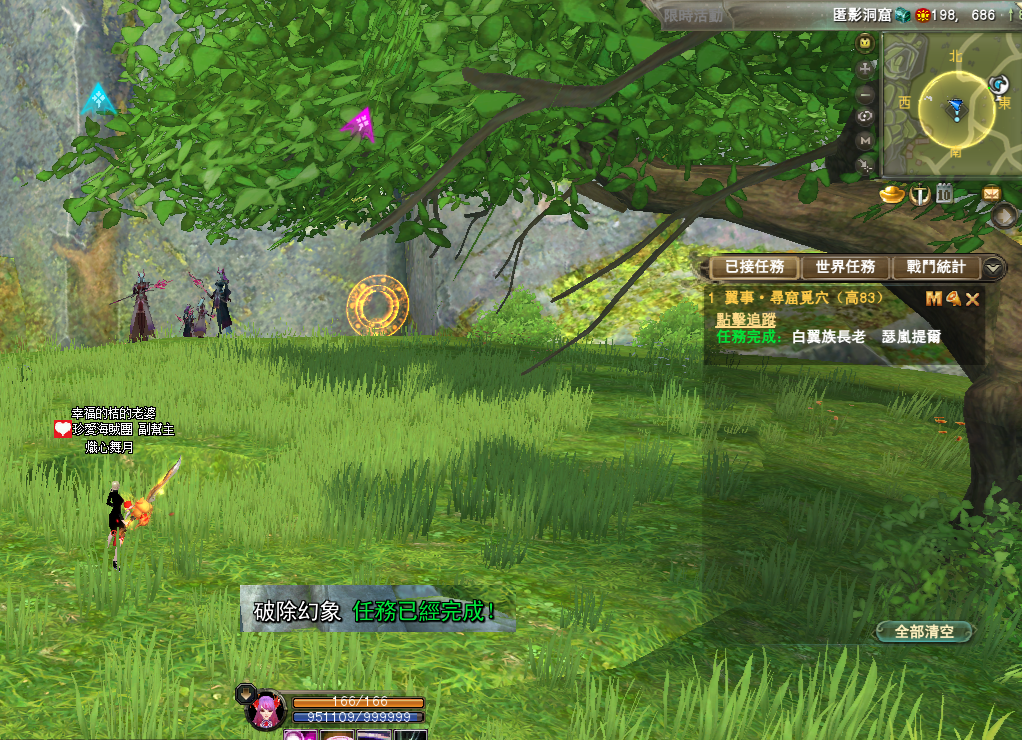Abandon the quest with the X icon

[972, 298]
